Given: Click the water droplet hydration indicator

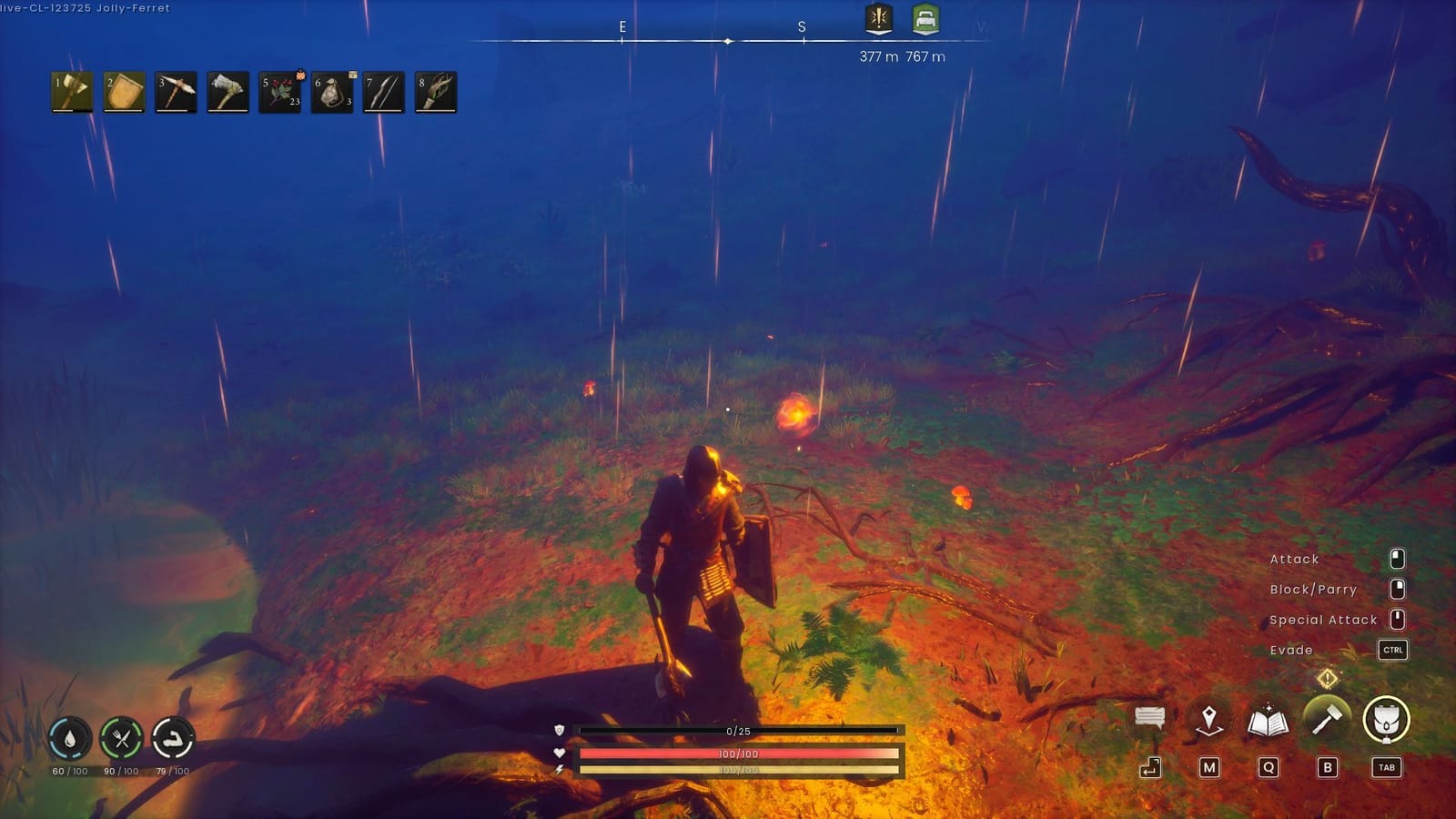Looking at the screenshot, I should click(68, 738).
